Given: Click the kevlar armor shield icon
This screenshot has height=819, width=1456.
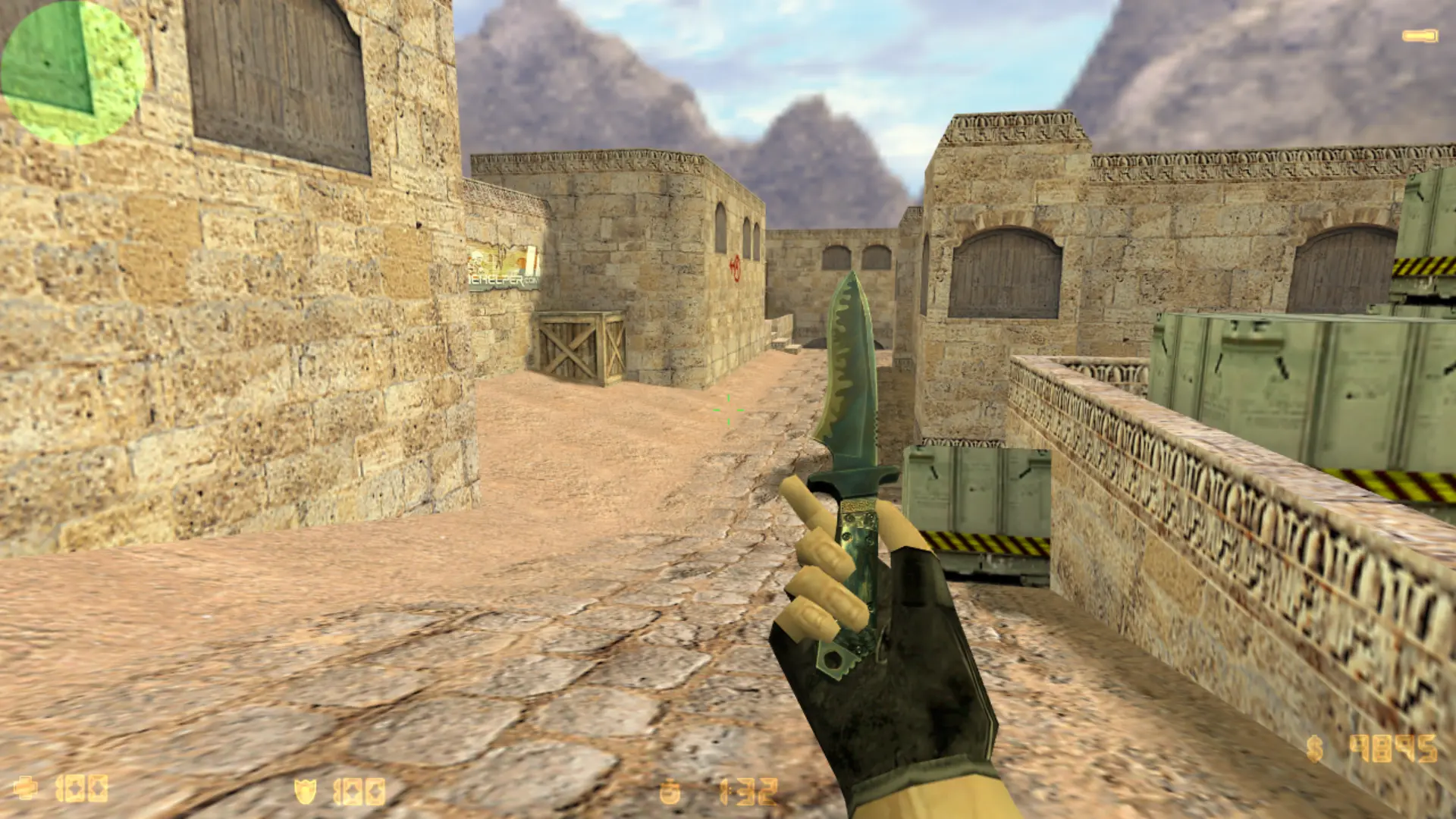Looking at the screenshot, I should pyautogui.click(x=305, y=791).
